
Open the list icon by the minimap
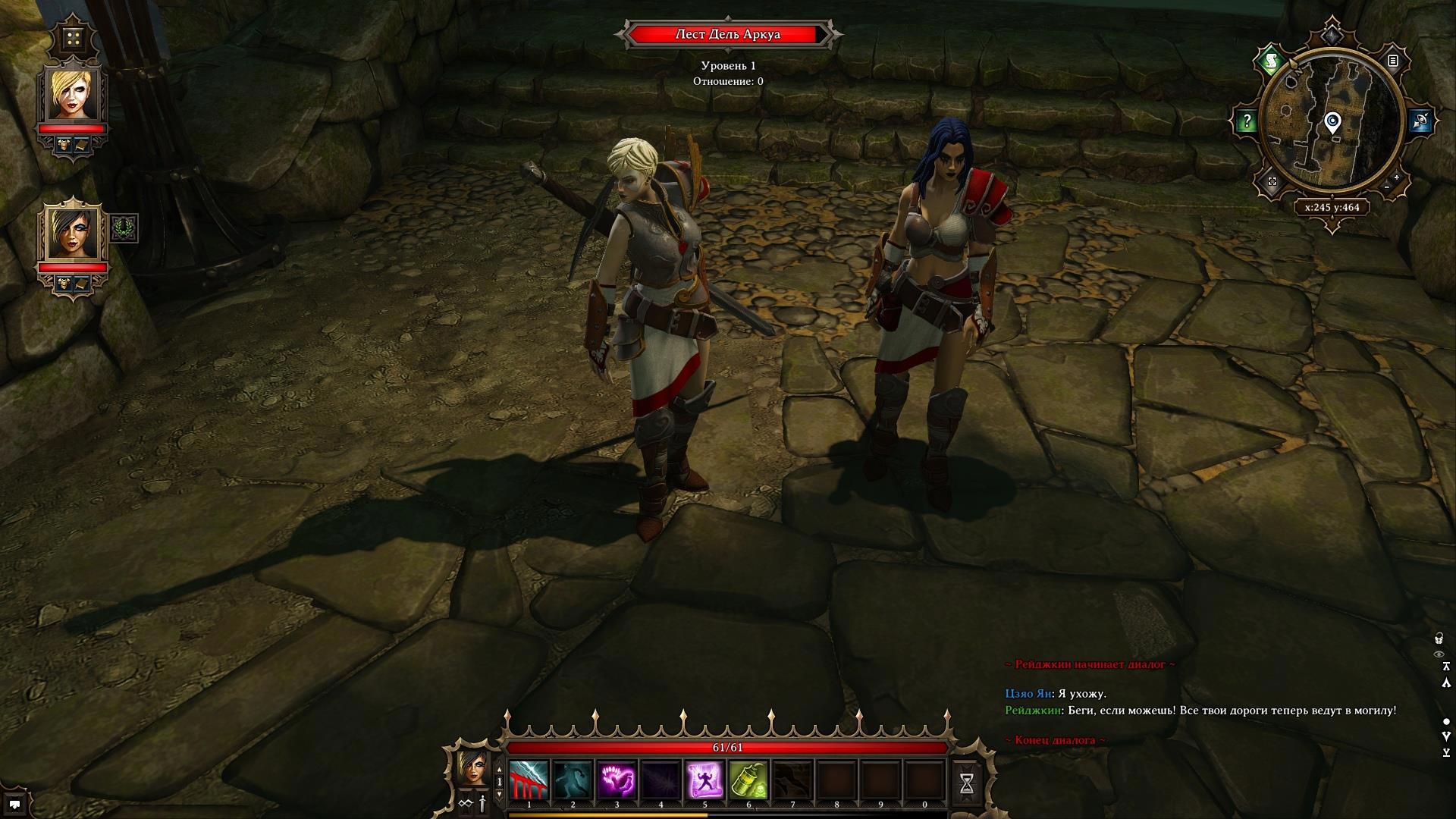click(1393, 61)
